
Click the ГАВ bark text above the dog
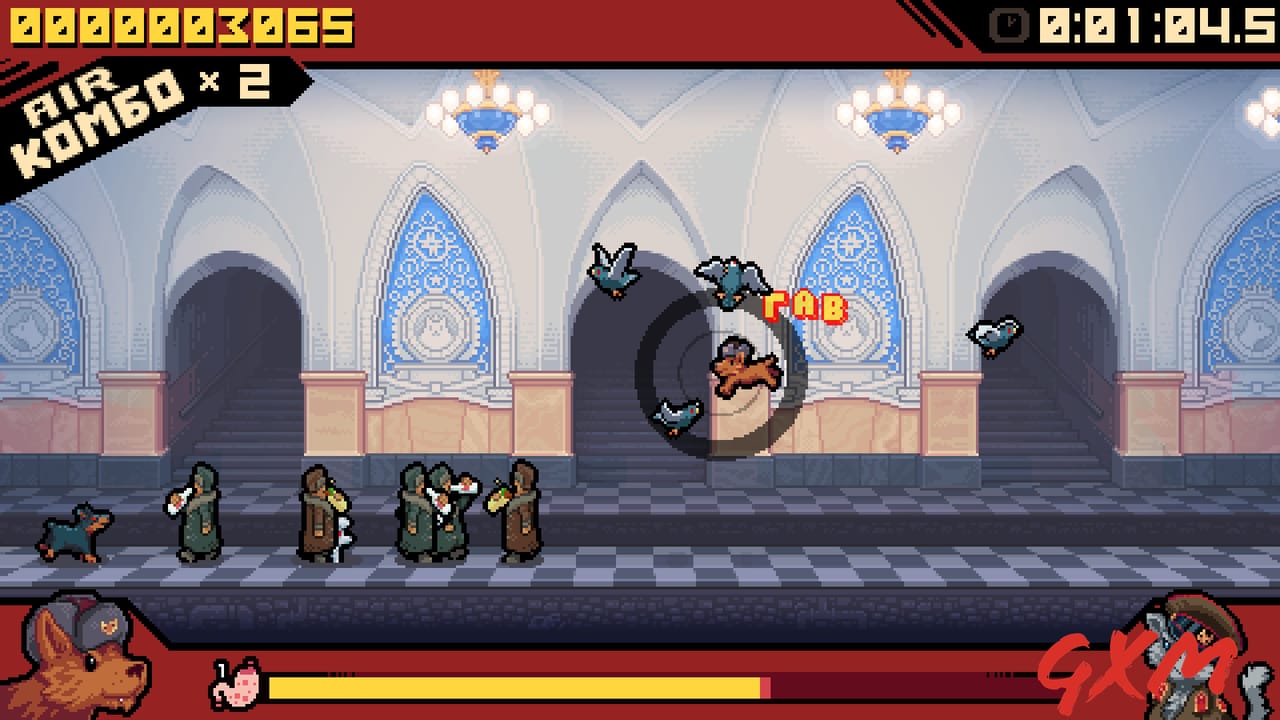805,305
